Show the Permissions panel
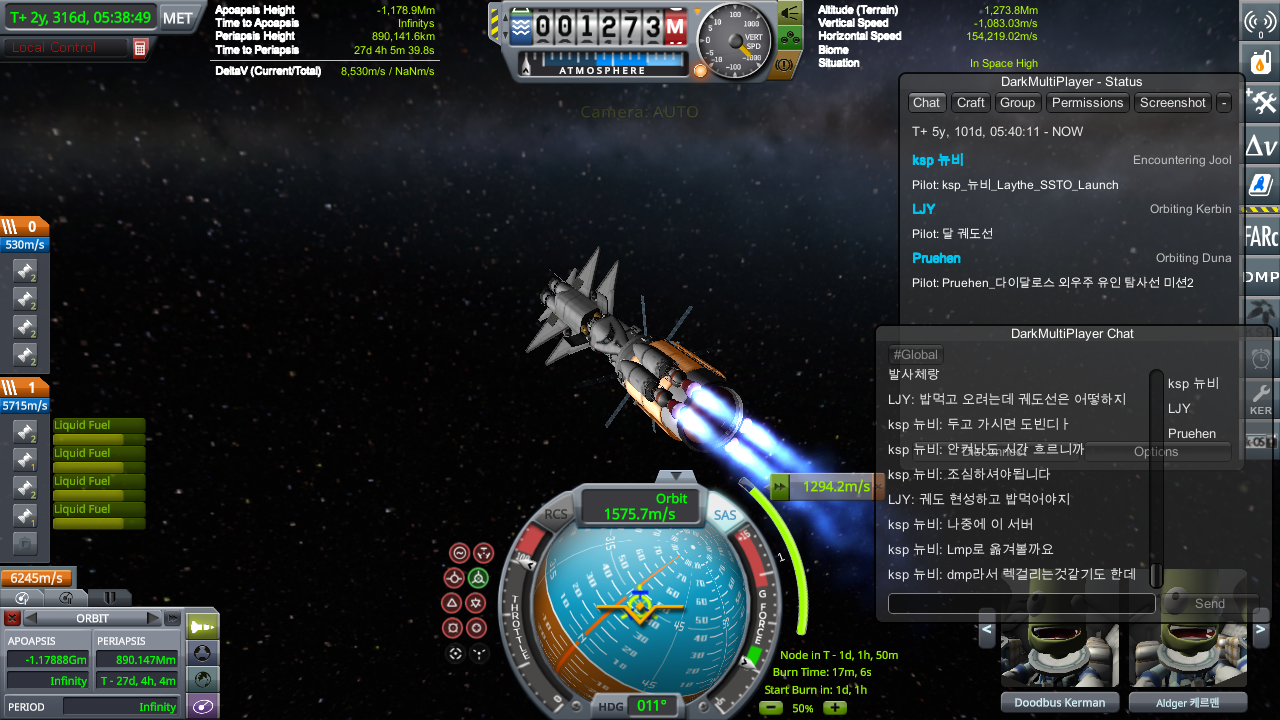 1087,103
